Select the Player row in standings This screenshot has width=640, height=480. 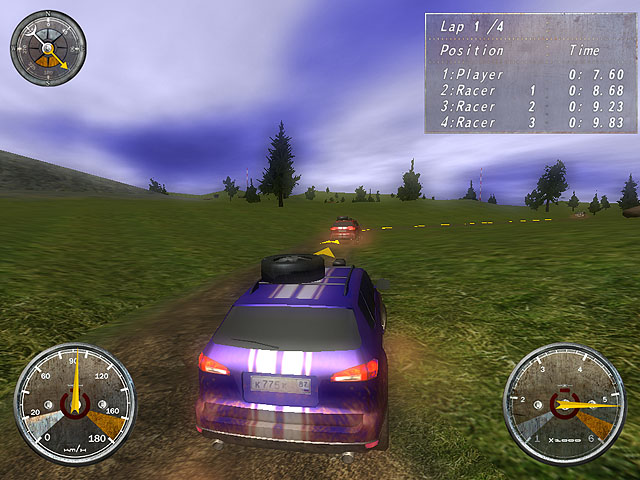(x=531, y=75)
